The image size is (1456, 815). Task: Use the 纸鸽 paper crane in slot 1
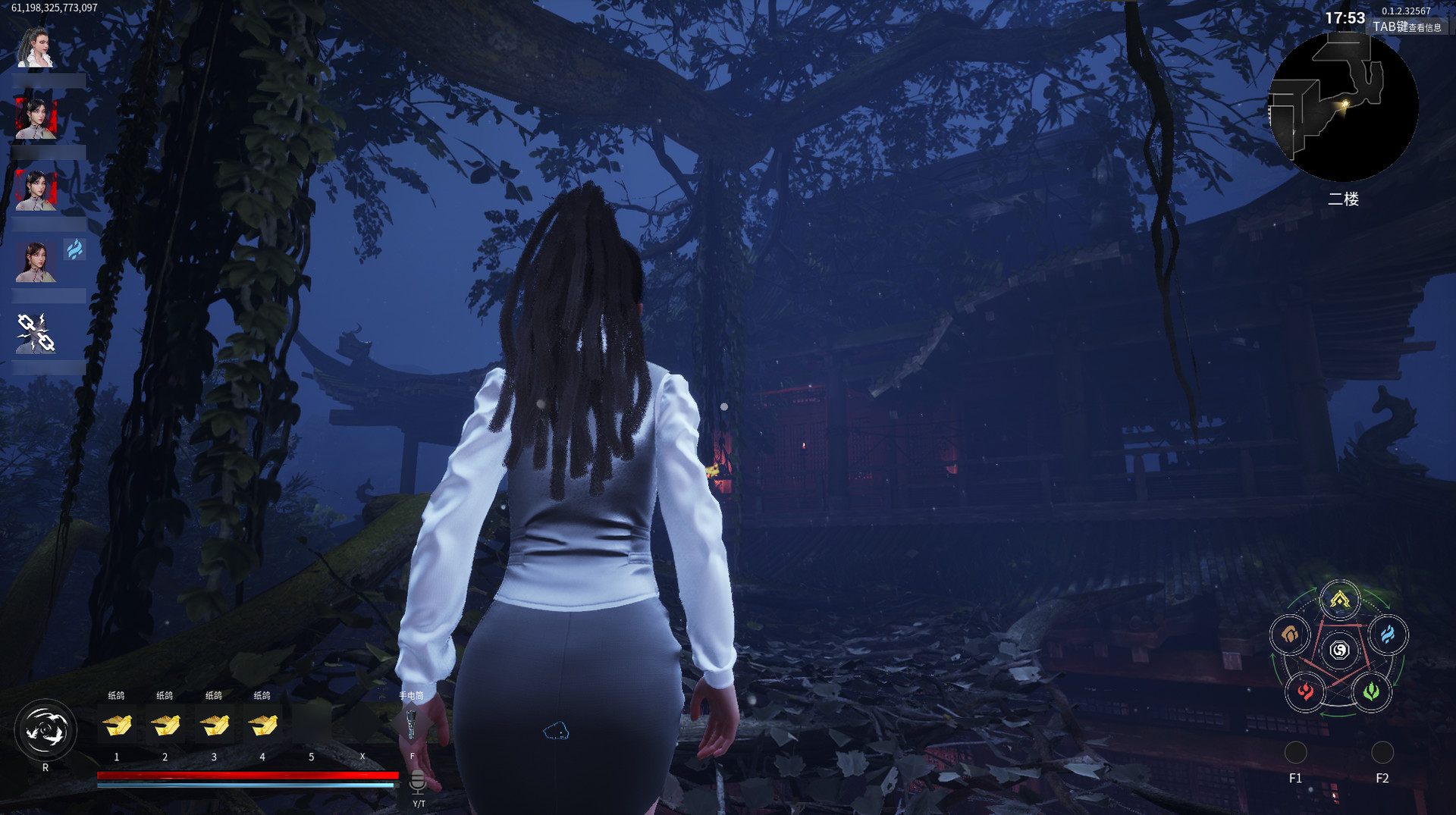tap(117, 724)
